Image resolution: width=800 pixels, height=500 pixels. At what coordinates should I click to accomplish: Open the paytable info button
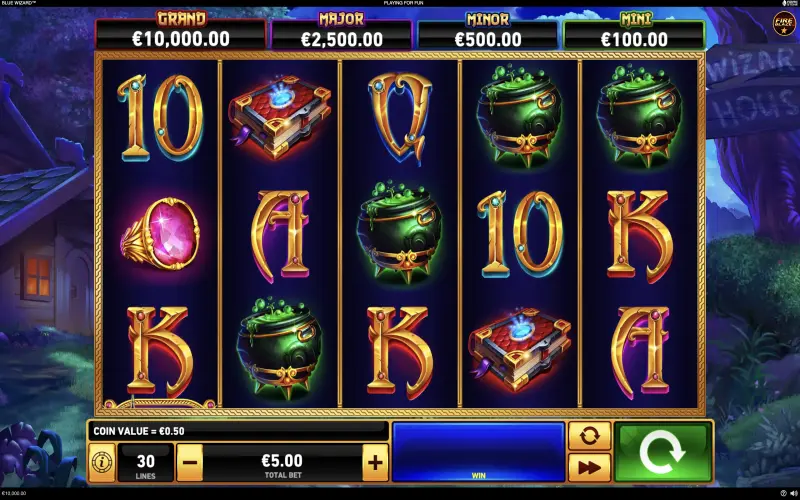click(102, 462)
